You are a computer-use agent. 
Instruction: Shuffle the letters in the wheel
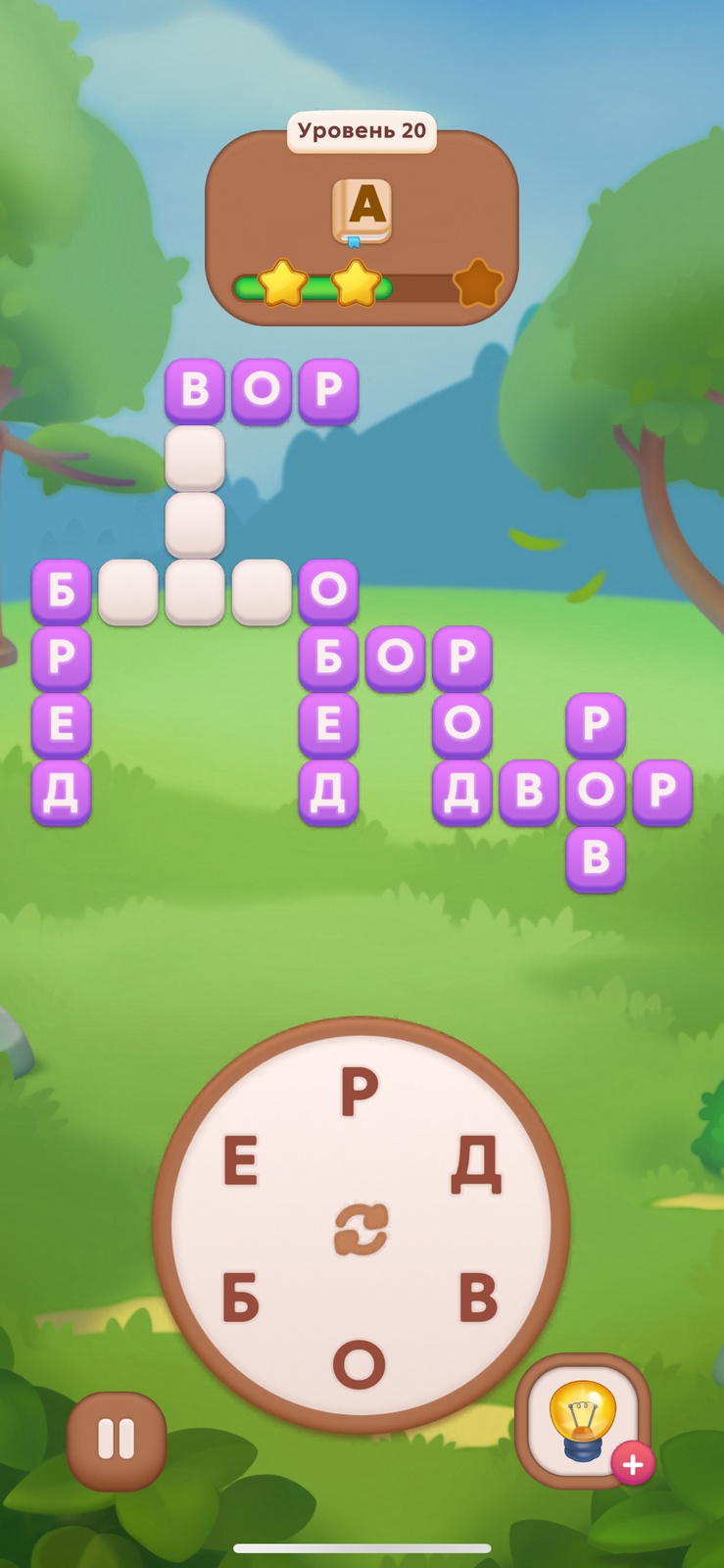pos(361,1230)
